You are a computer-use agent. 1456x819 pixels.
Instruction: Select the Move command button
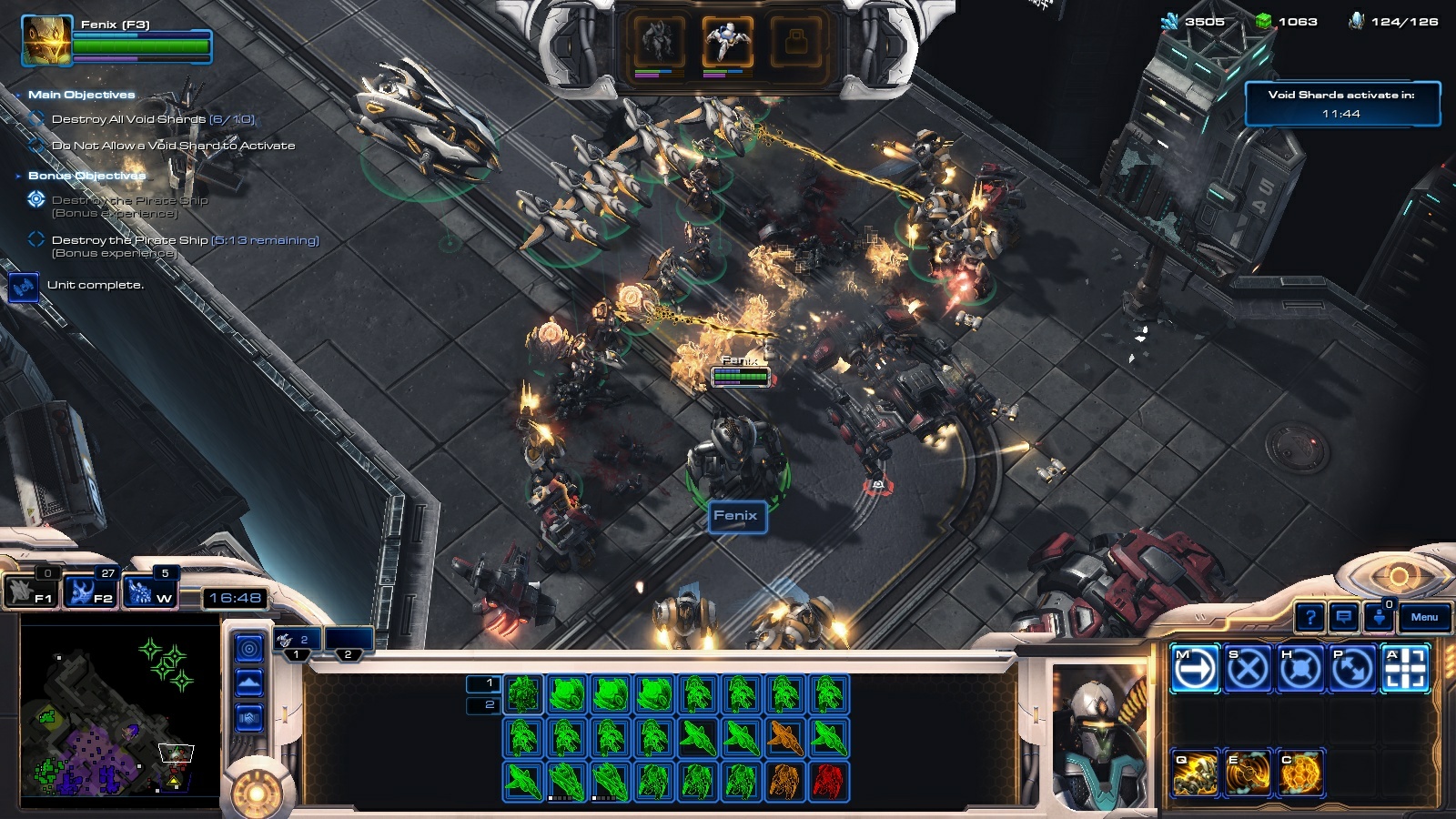point(1195,669)
